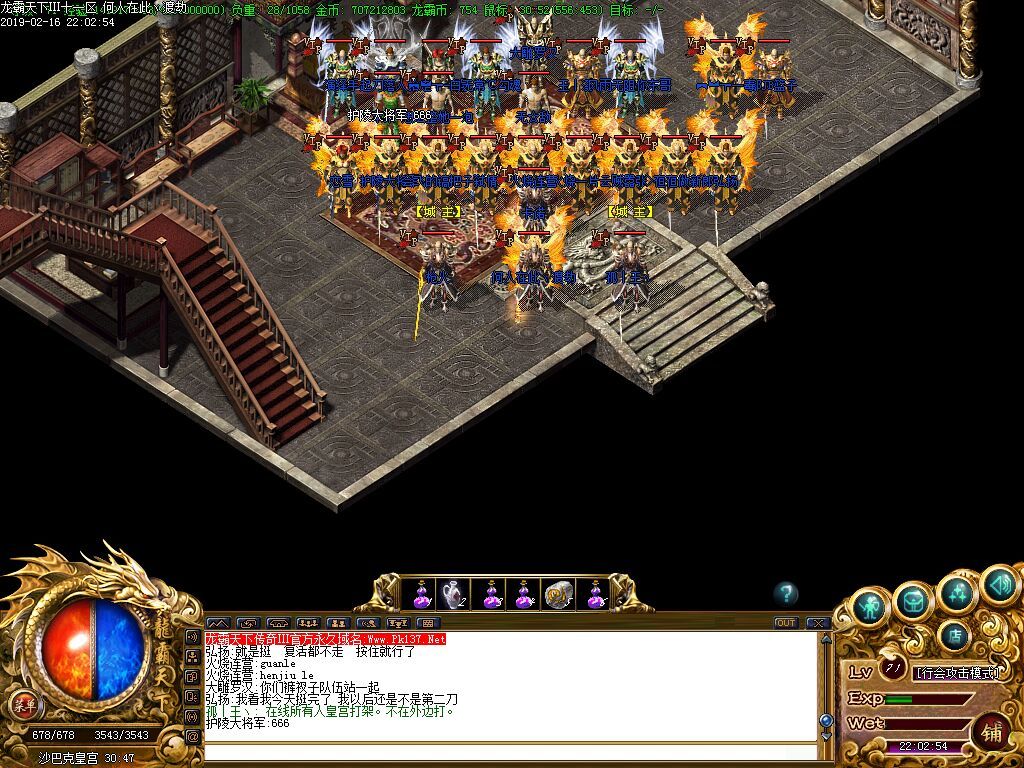Change the 行会攻击模式 attack mode label

957,673
